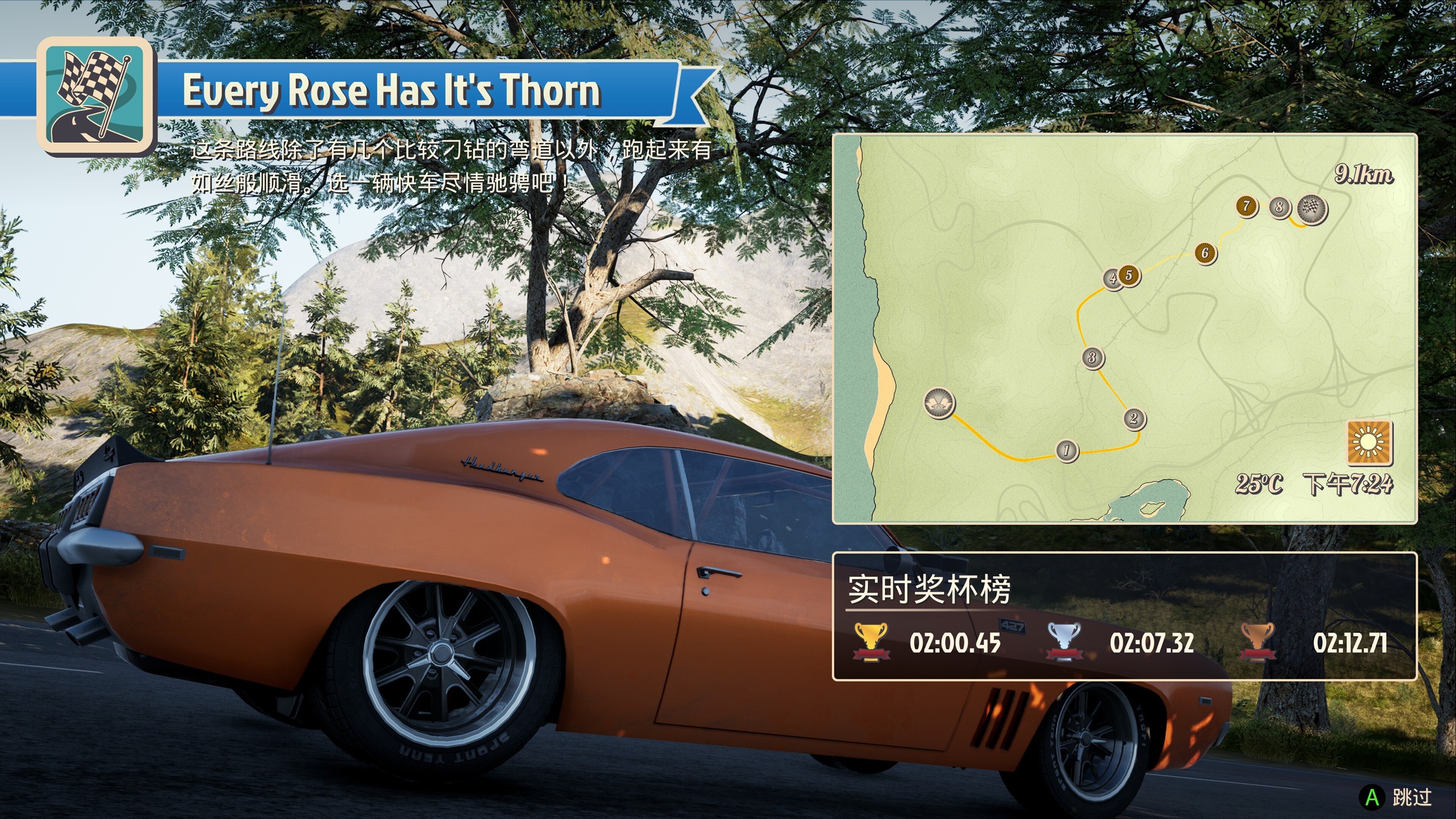The height and width of the screenshot is (819, 1456).
Task: Choose checkpoint 7 marker on the map
Action: tap(1246, 206)
